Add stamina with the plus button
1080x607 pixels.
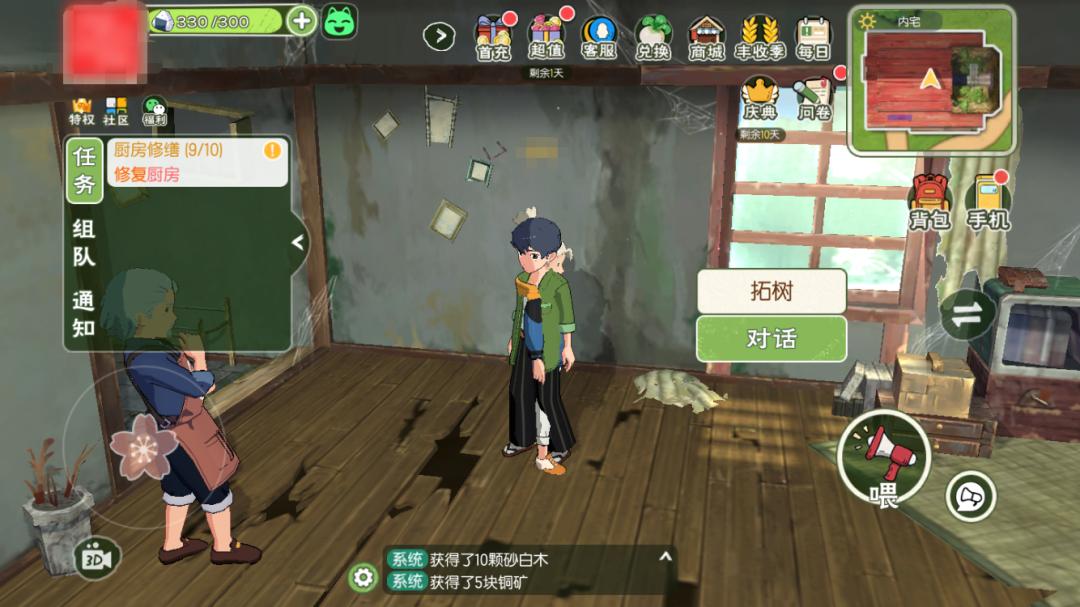pyautogui.click(x=301, y=20)
